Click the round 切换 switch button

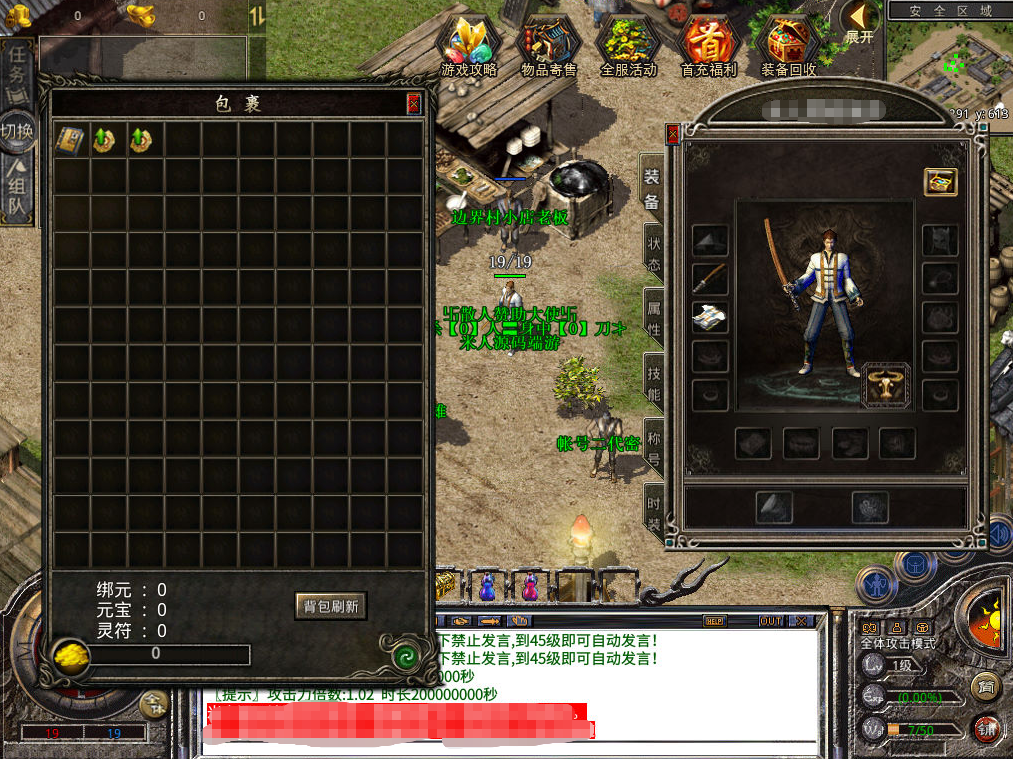tap(17, 131)
